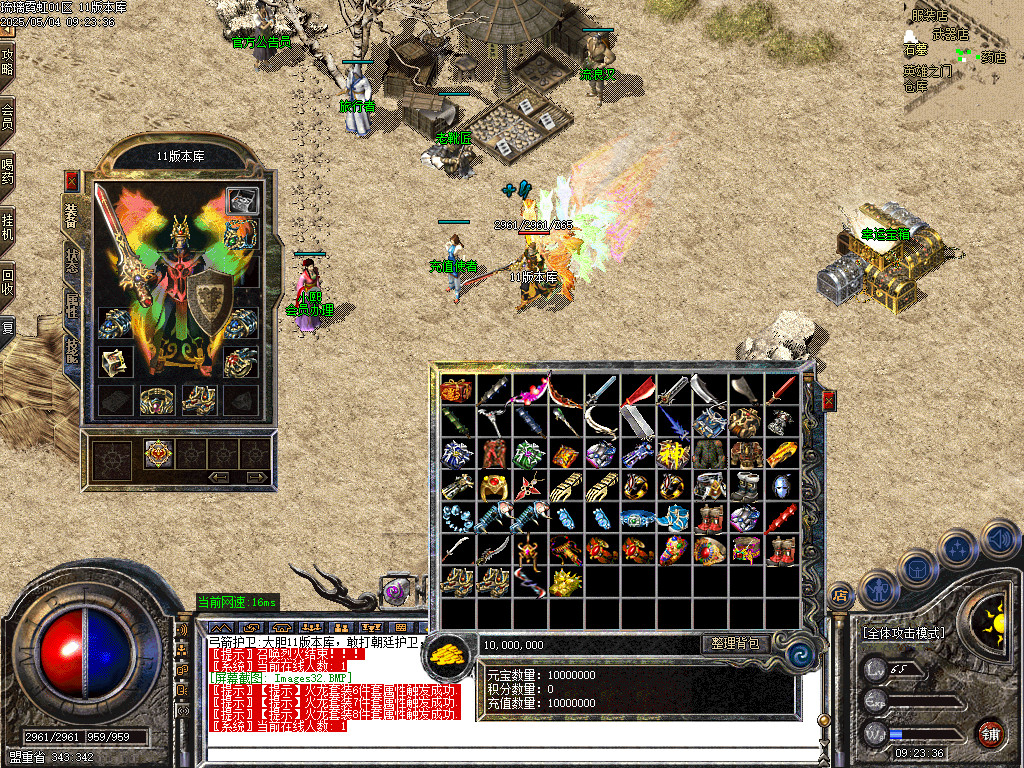Pick the blue face mask item
This screenshot has width=1024, height=768.
click(781, 485)
